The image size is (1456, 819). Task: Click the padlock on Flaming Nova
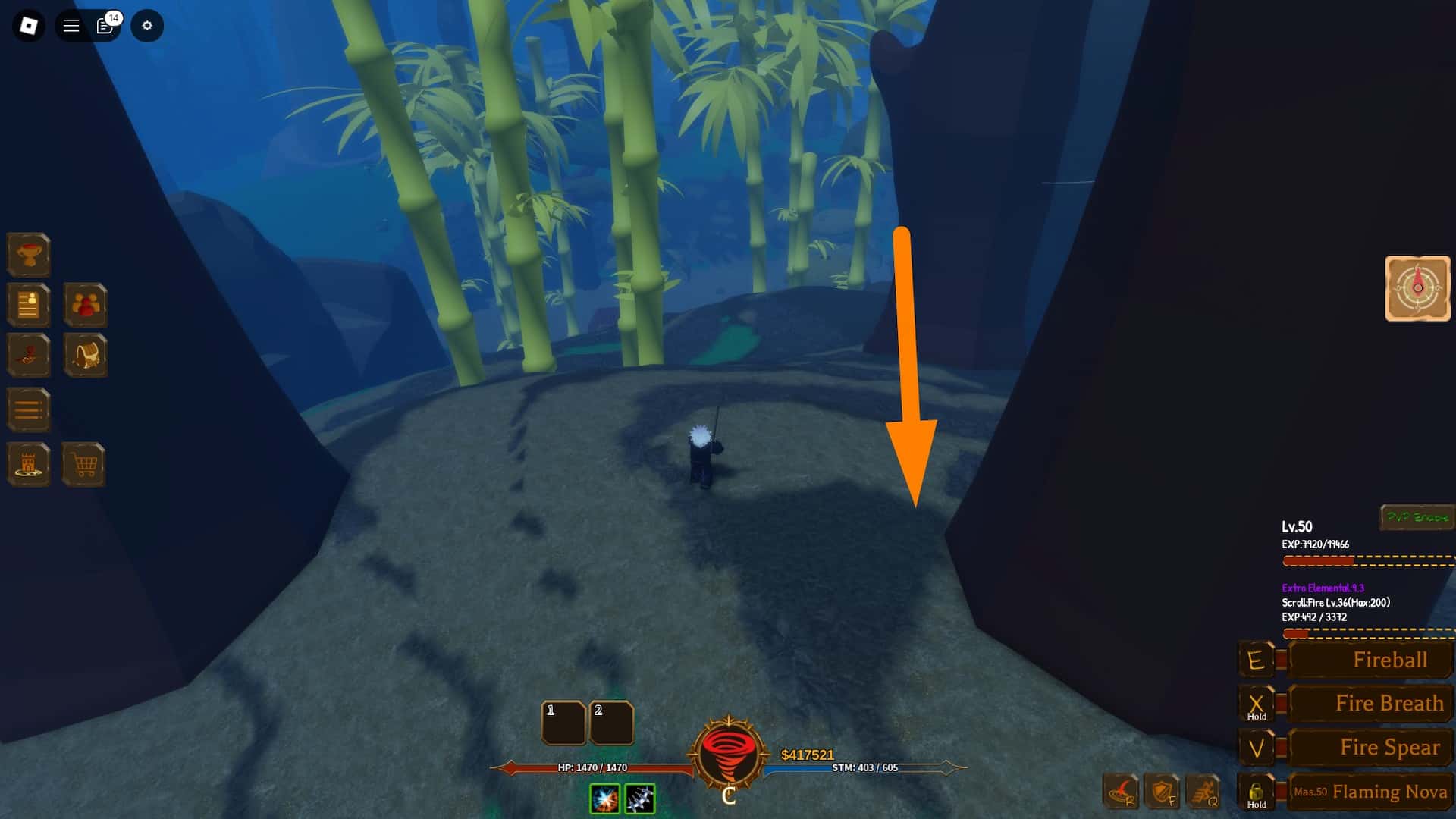coord(1257,792)
